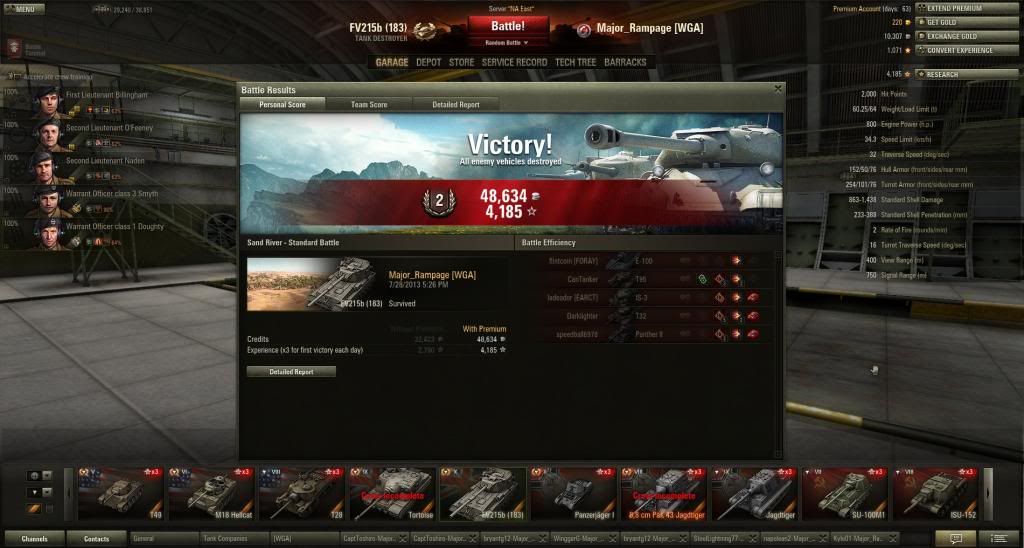This screenshot has width=1024, height=548.
Task: Open the main Menu button
Action: pyautogui.click(x=21, y=9)
